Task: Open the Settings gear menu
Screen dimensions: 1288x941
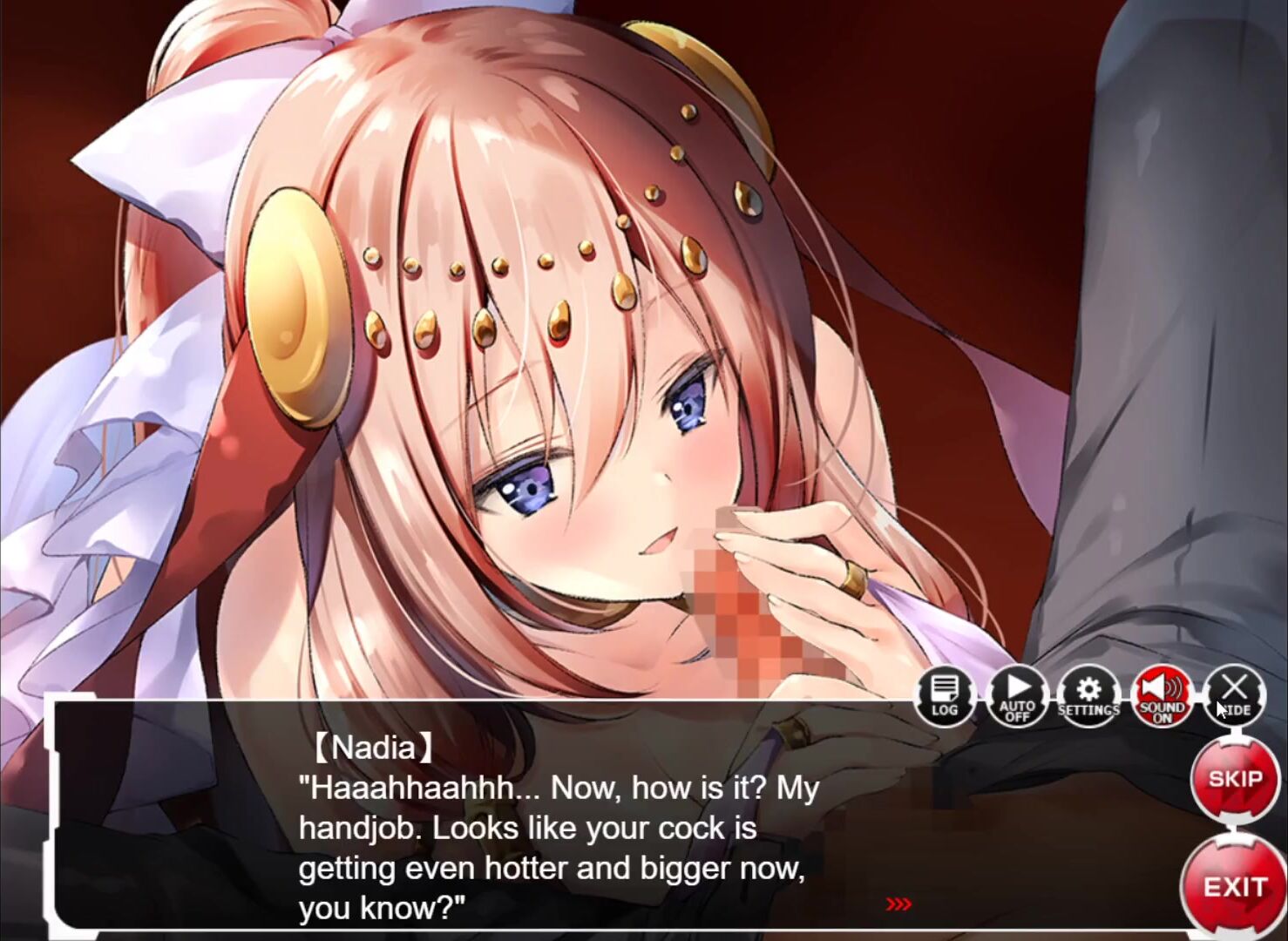Action: (1088, 696)
